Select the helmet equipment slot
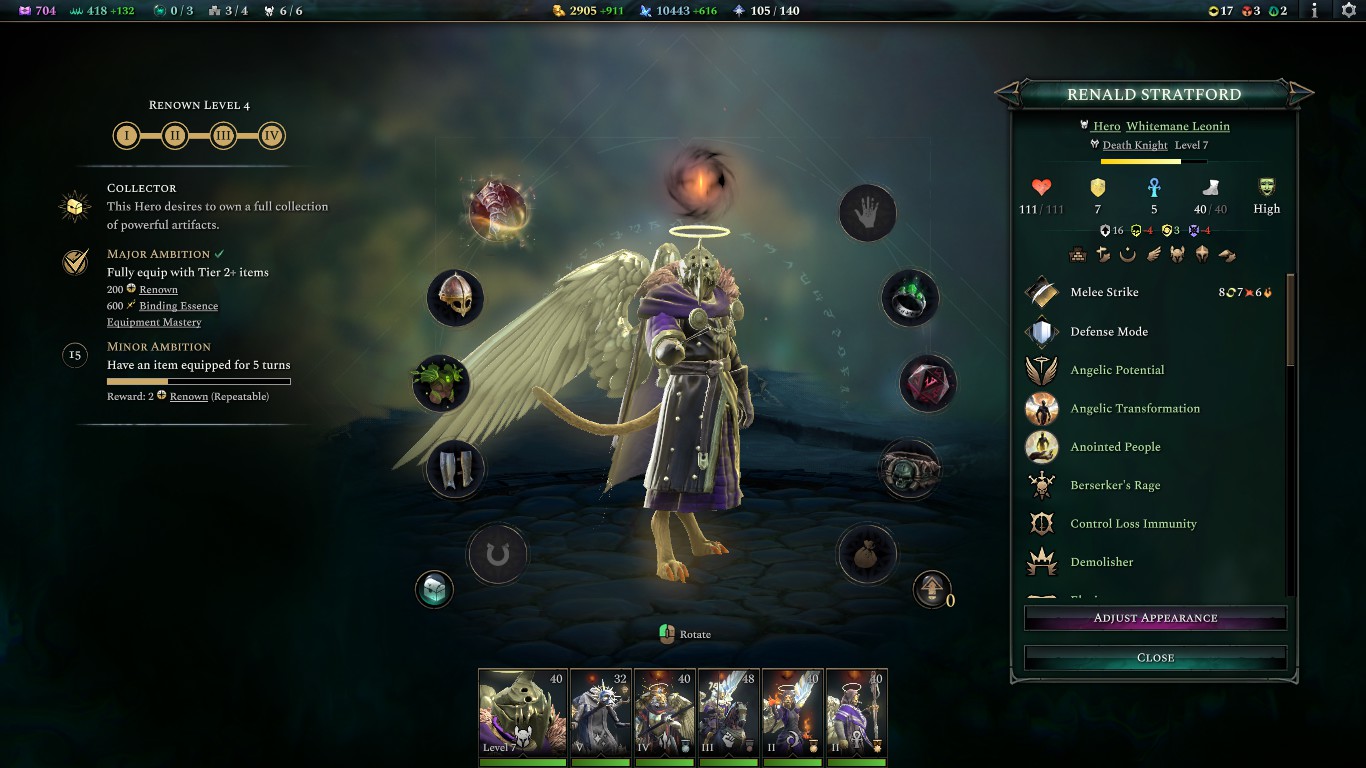The image size is (1366, 768). pos(455,297)
